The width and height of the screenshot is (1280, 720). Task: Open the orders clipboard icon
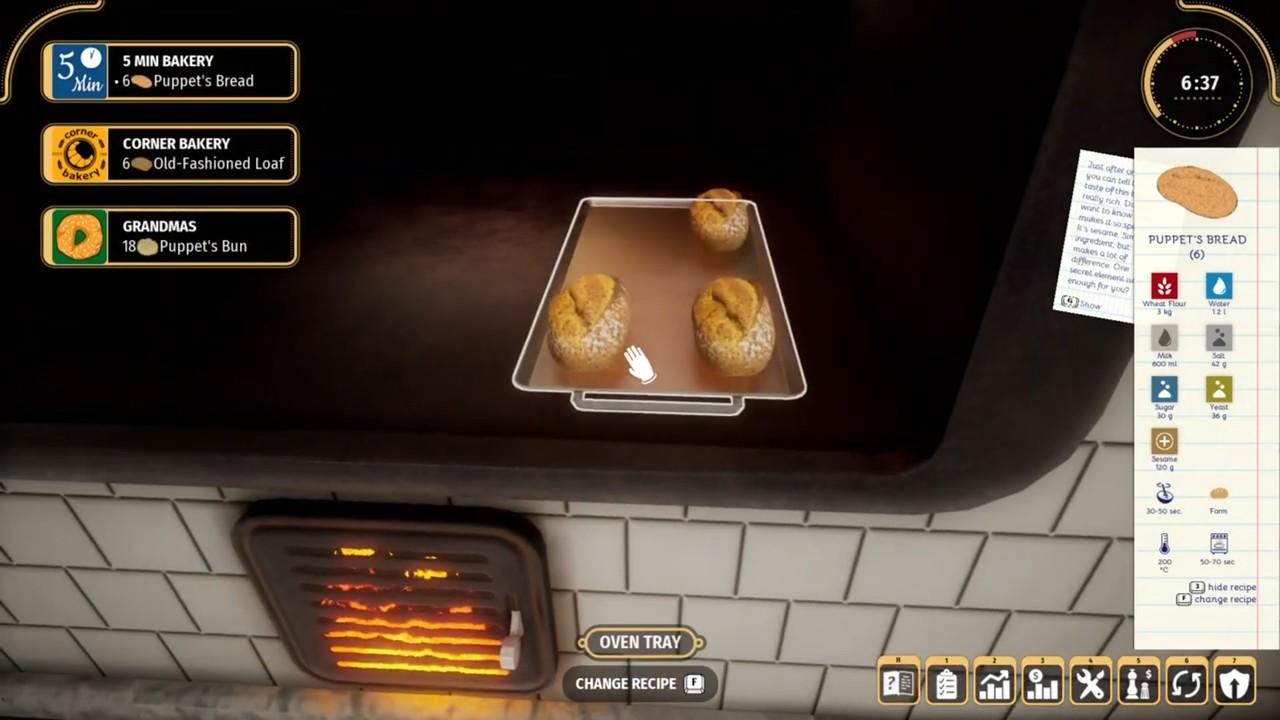pyautogui.click(x=947, y=681)
